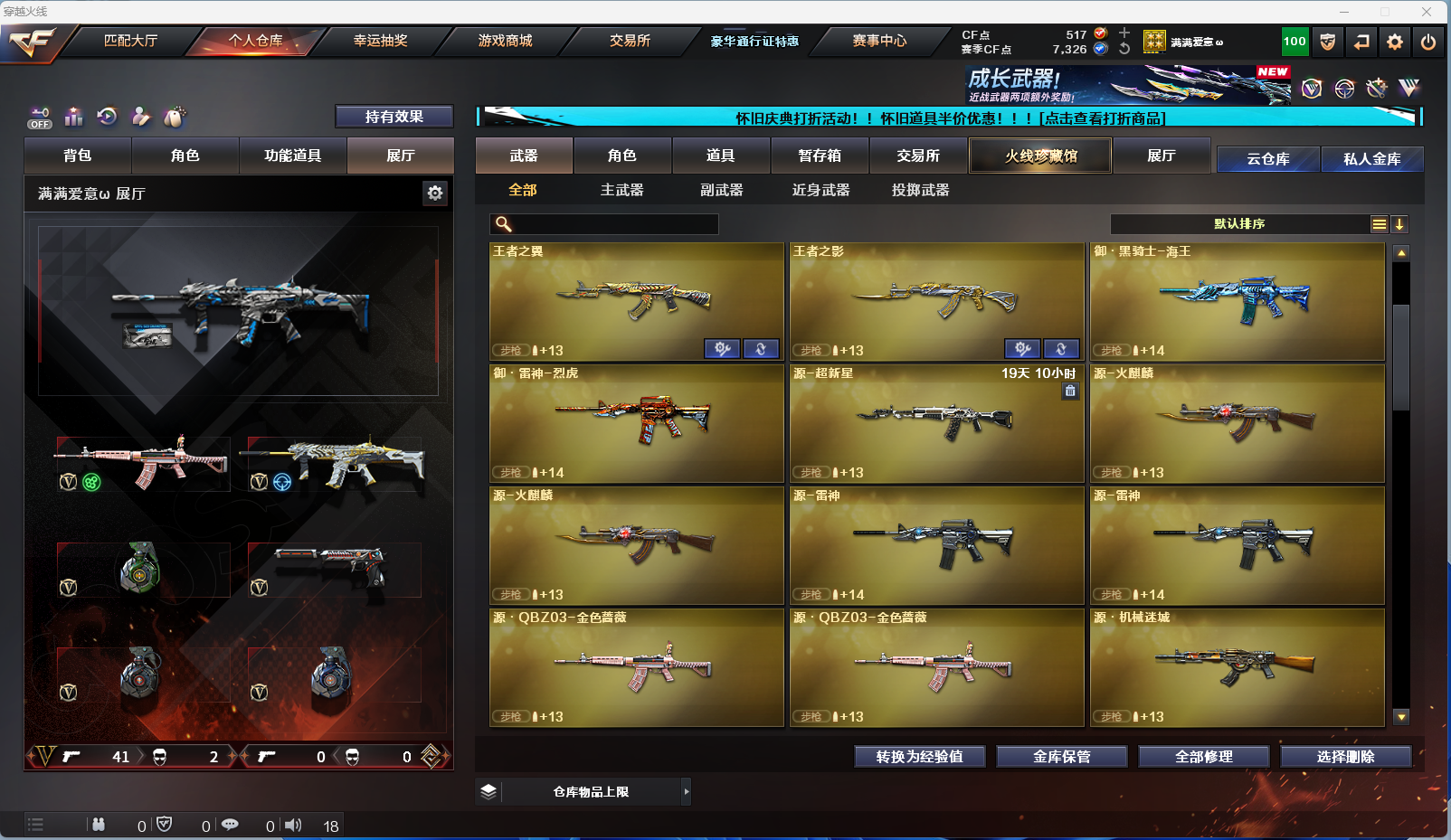Switch to 交易所 in top navigation
The width and height of the screenshot is (1451, 840).
click(x=630, y=41)
